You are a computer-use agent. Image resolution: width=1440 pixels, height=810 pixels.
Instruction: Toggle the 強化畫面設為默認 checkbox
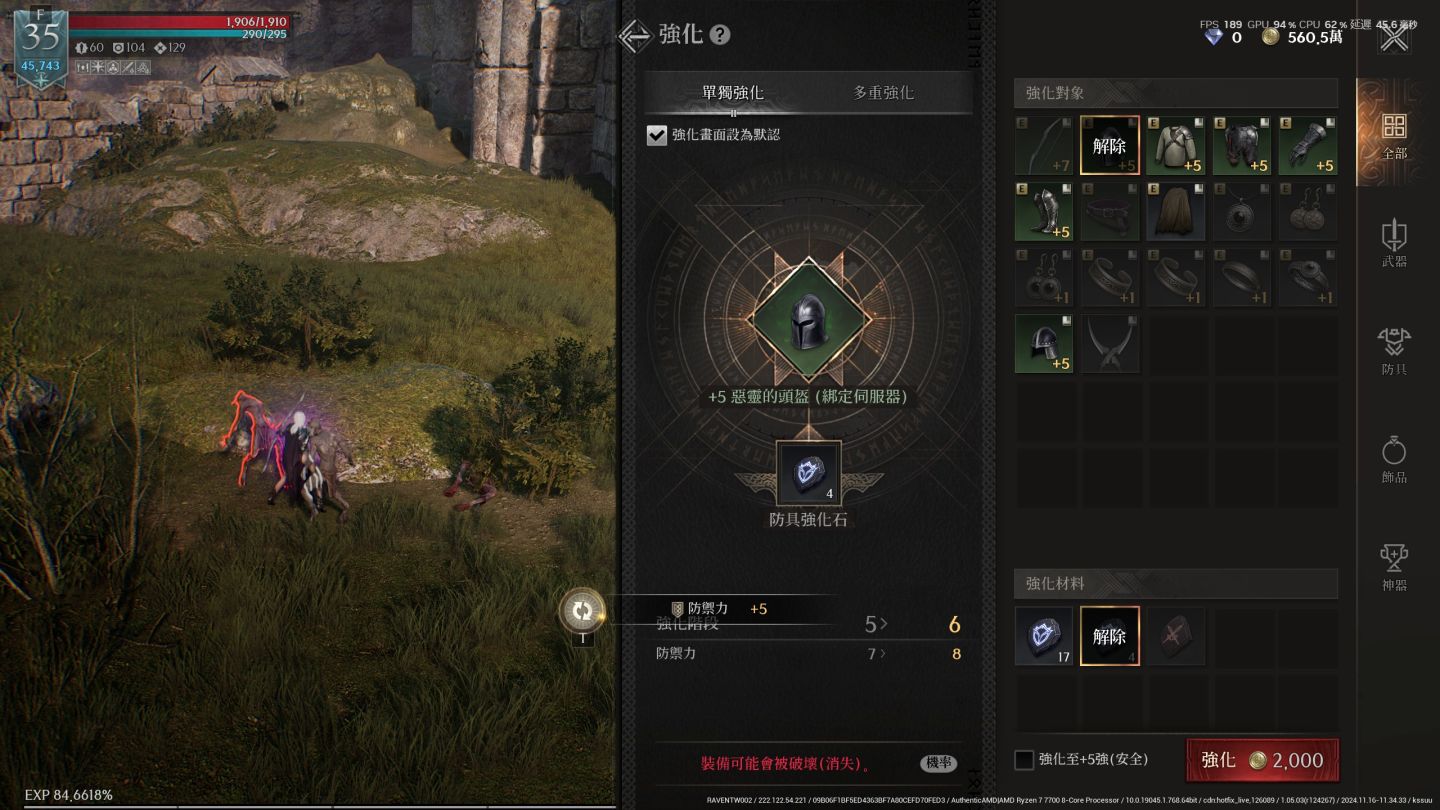(x=657, y=135)
